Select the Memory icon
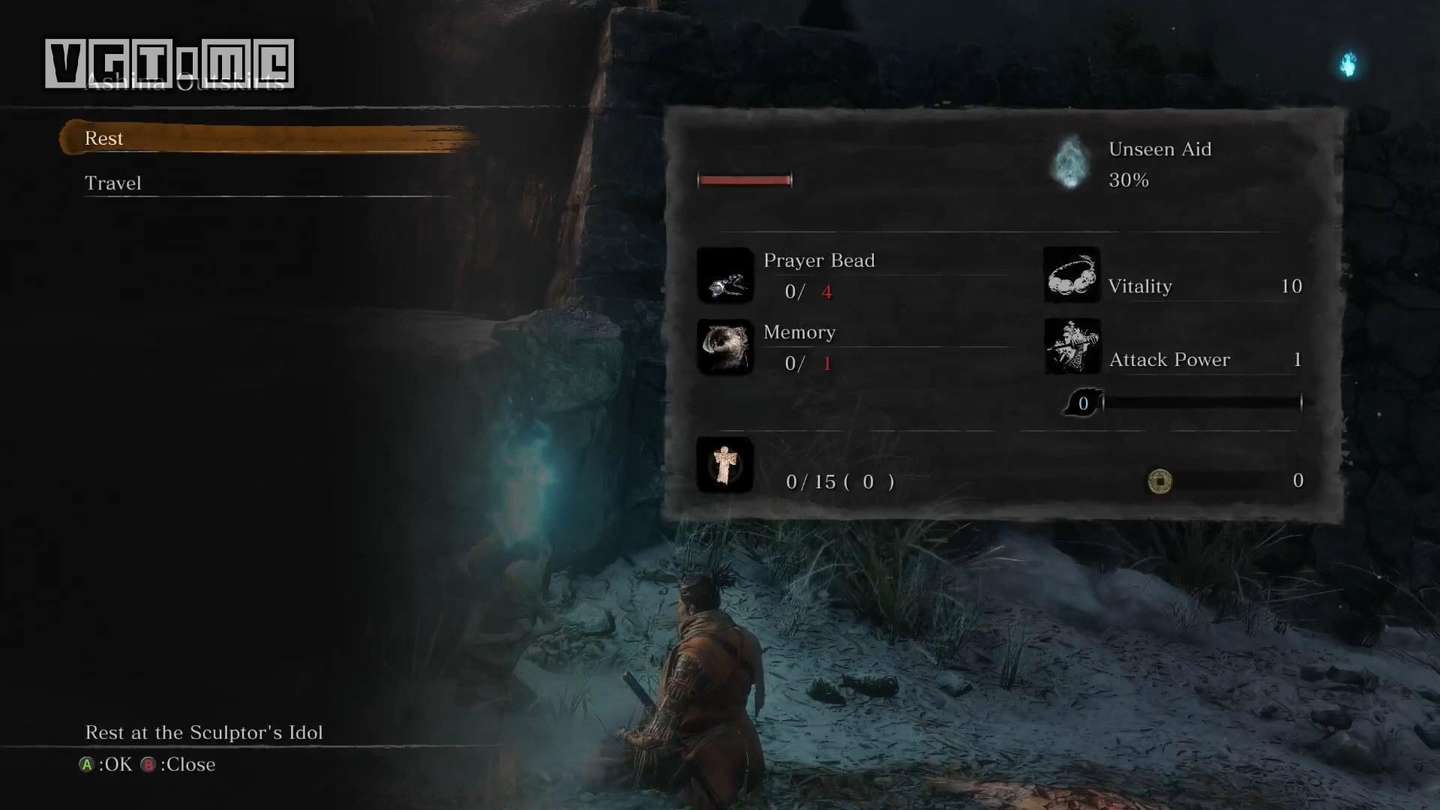 (725, 347)
